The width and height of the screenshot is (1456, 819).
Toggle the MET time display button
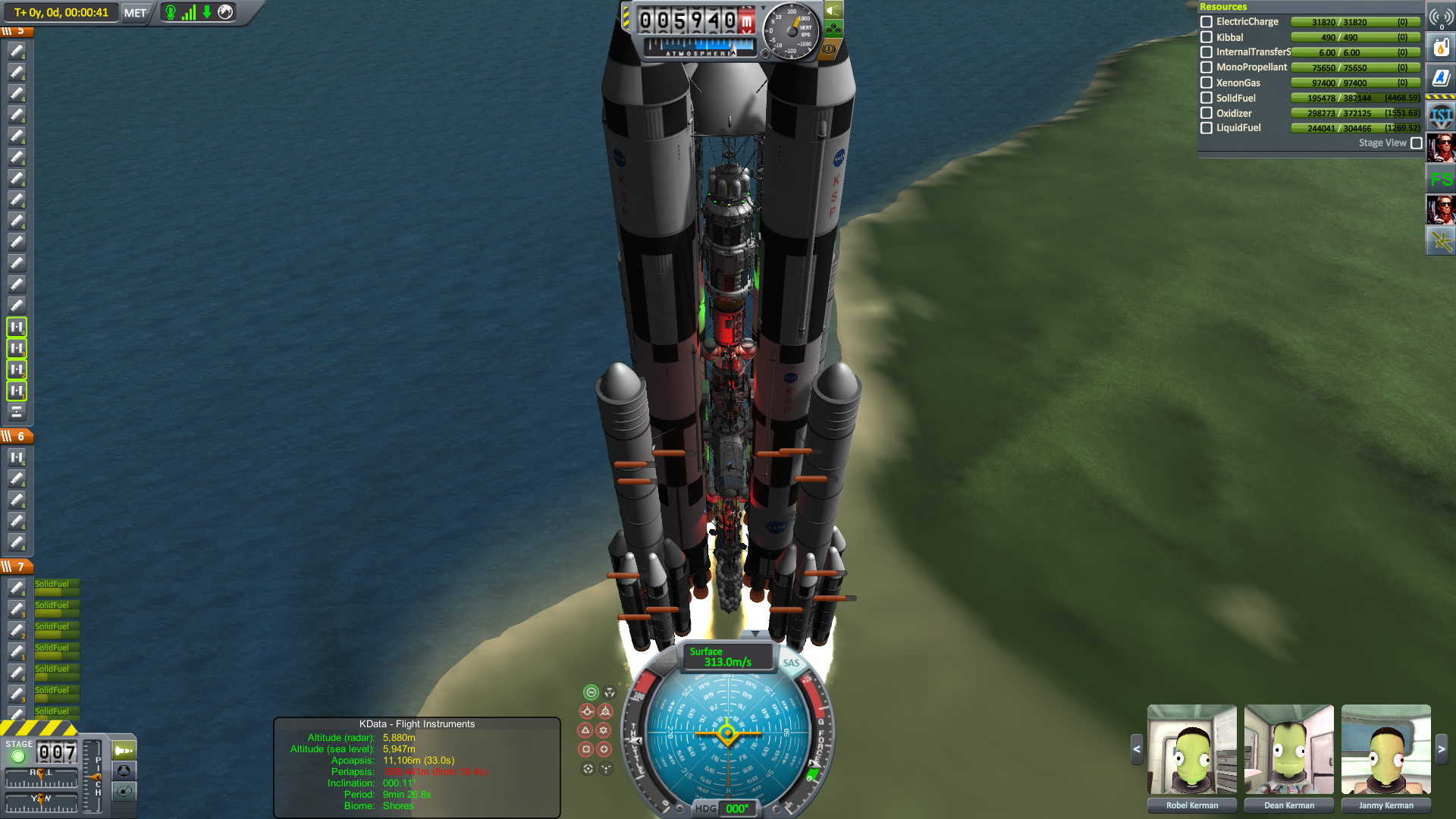coord(135,13)
